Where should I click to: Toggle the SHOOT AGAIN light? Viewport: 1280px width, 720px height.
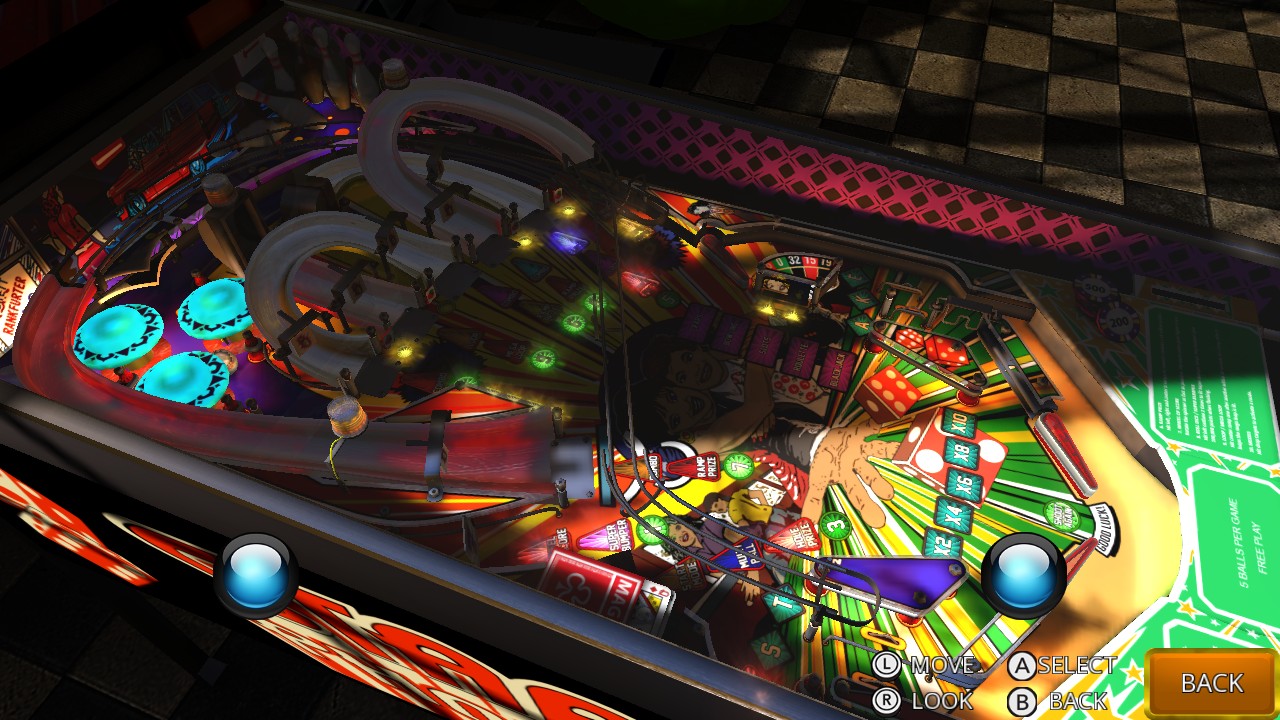[1061, 515]
